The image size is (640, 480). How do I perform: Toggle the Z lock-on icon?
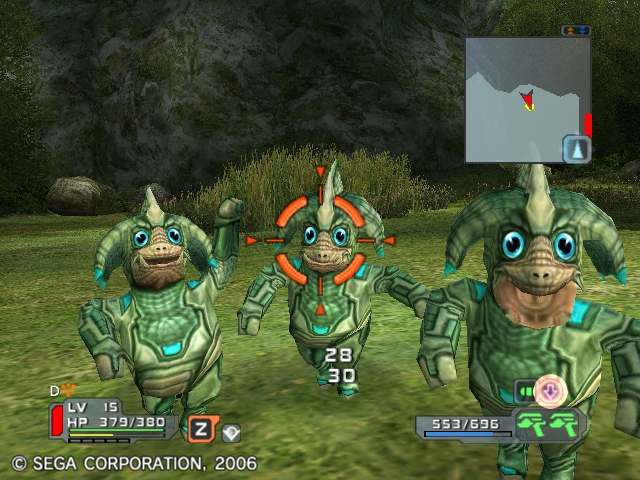pos(200,430)
